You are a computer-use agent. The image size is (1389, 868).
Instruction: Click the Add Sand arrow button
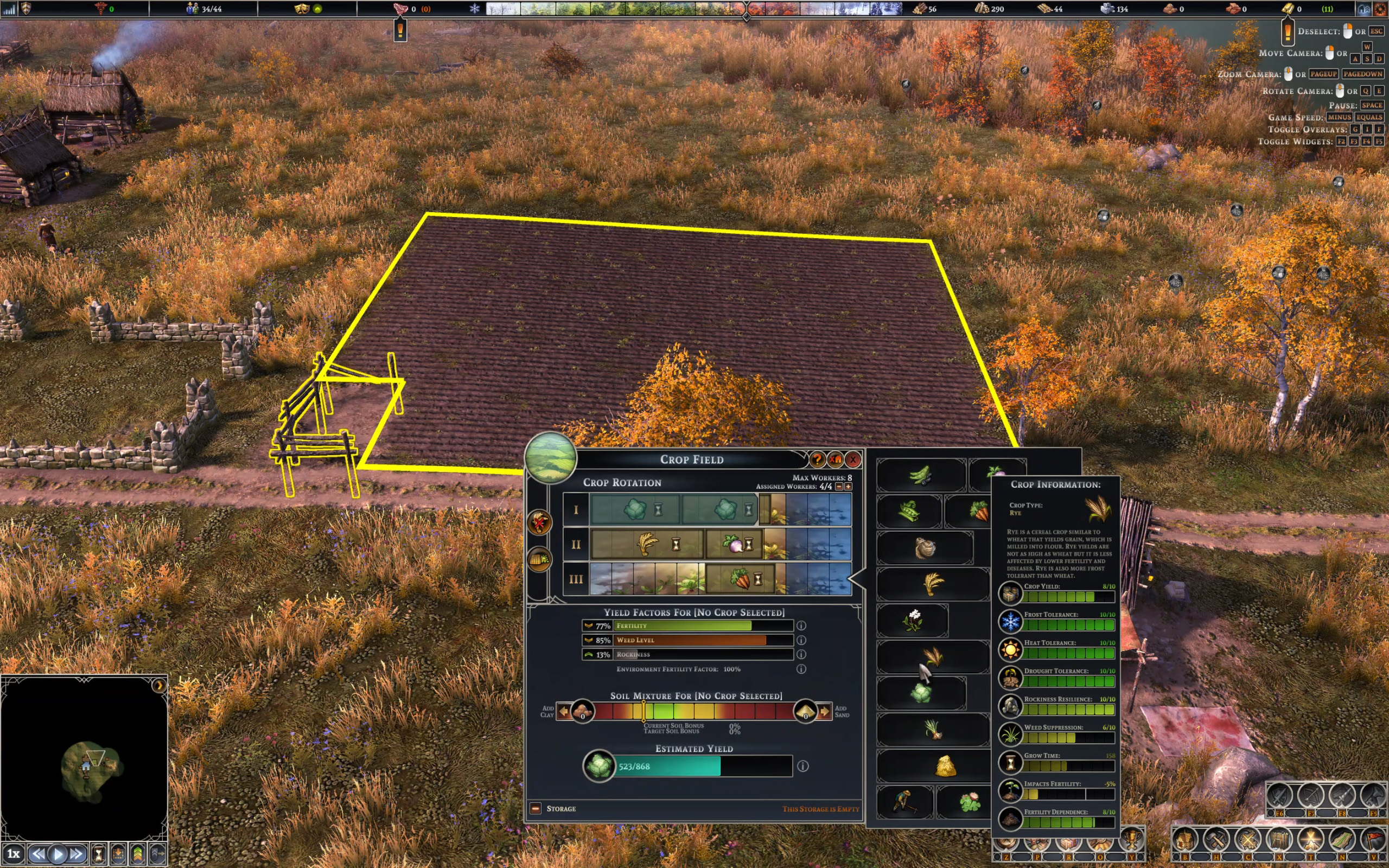(x=825, y=712)
